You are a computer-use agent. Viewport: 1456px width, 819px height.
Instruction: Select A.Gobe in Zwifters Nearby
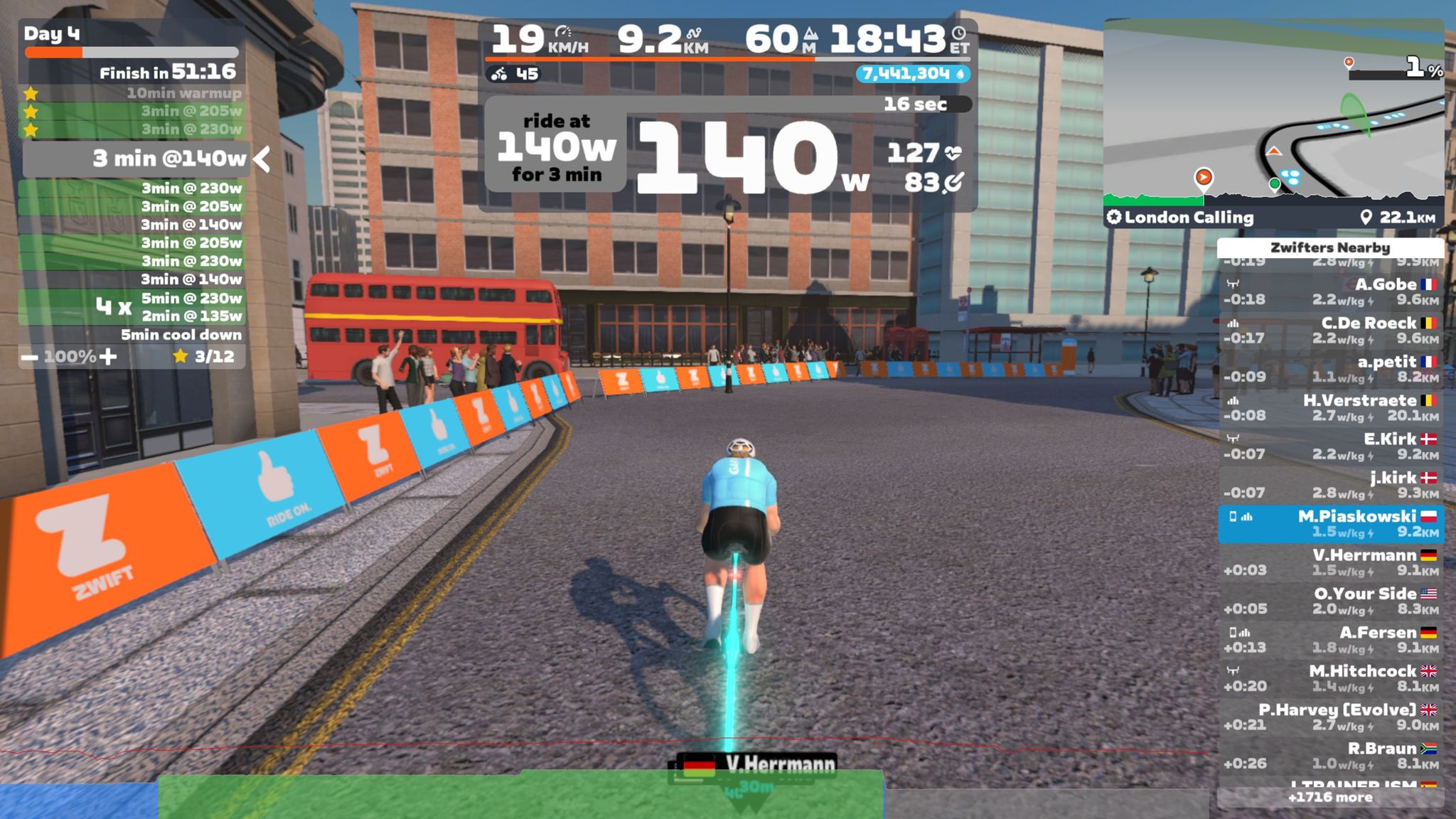tap(1330, 291)
